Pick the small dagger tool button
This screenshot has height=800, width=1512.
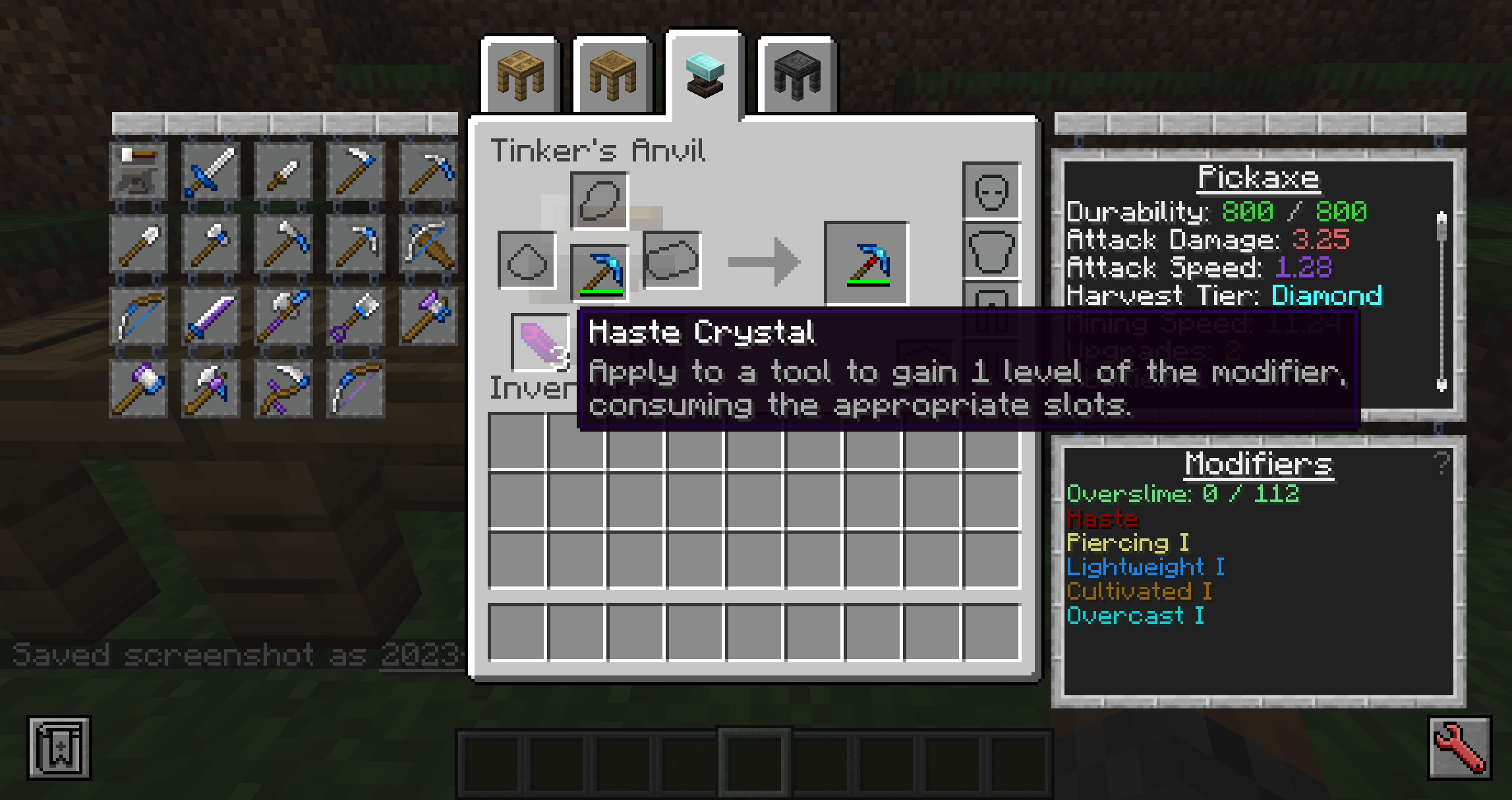(x=283, y=172)
